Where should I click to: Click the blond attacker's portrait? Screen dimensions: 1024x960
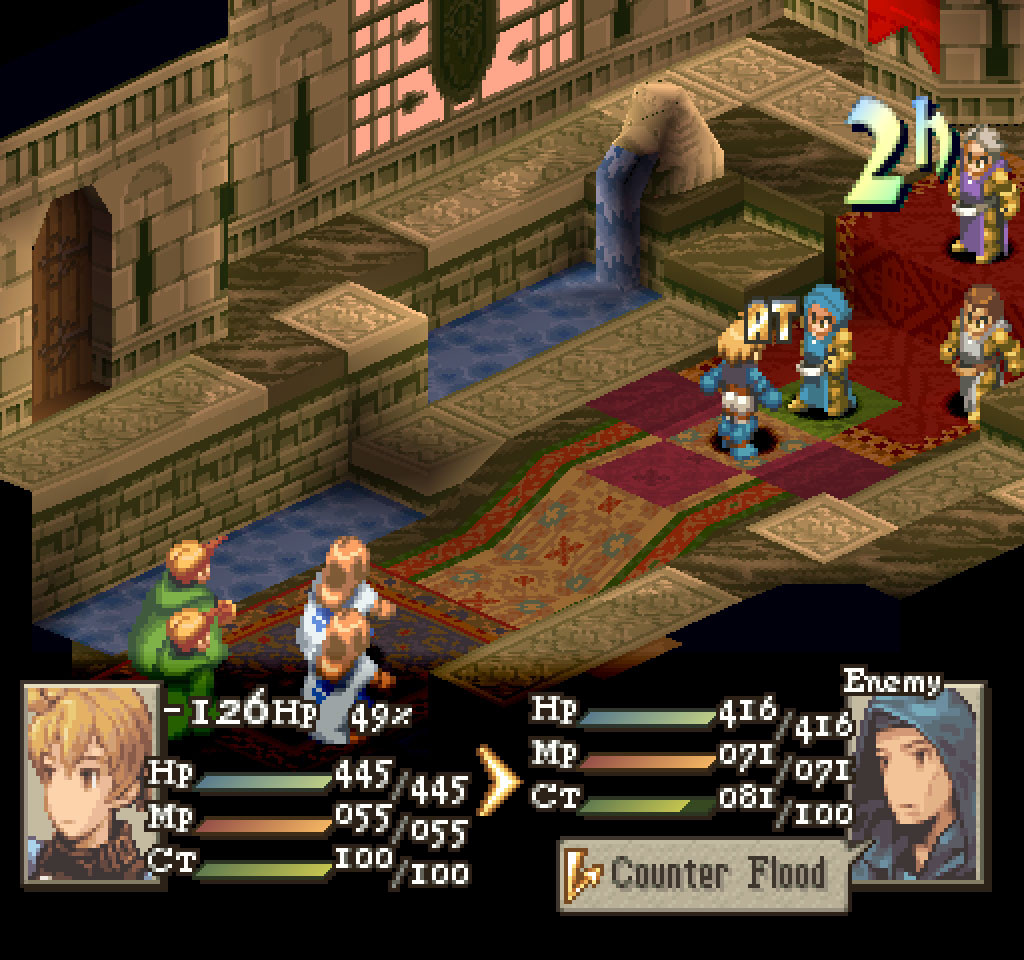[x=90, y=782]
